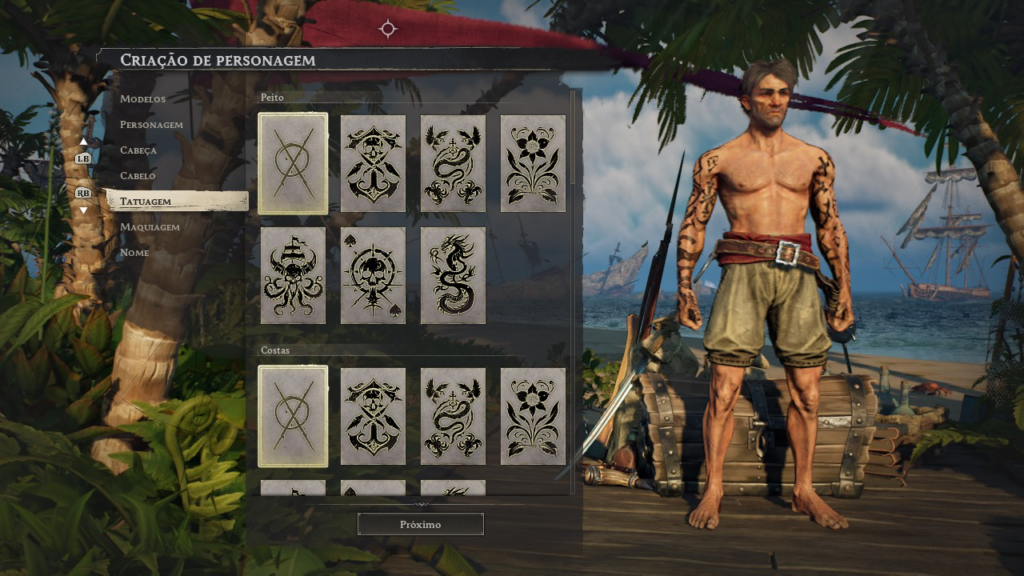Switch to the Nome section
Viewport: 1024px width, 576px height.
coord(134,253)
